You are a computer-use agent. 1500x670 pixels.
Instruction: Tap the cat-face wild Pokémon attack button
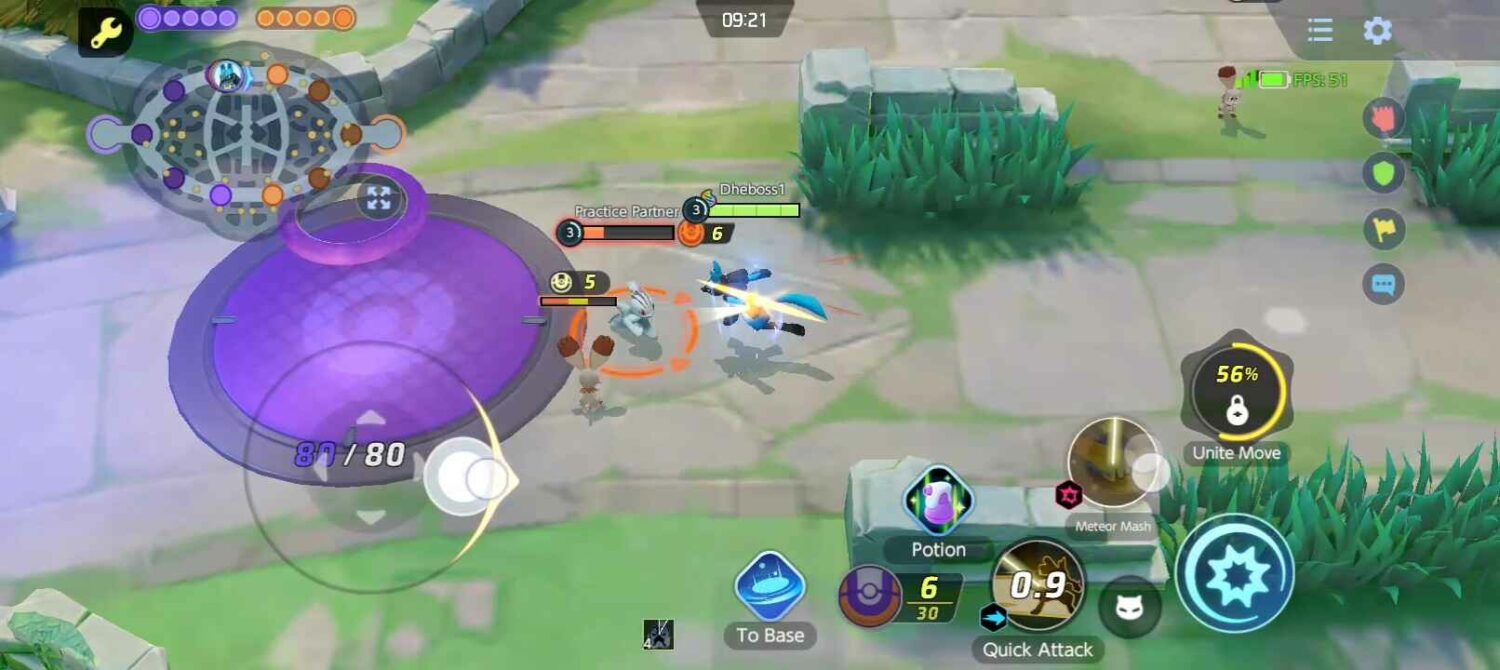point(1130,607)
